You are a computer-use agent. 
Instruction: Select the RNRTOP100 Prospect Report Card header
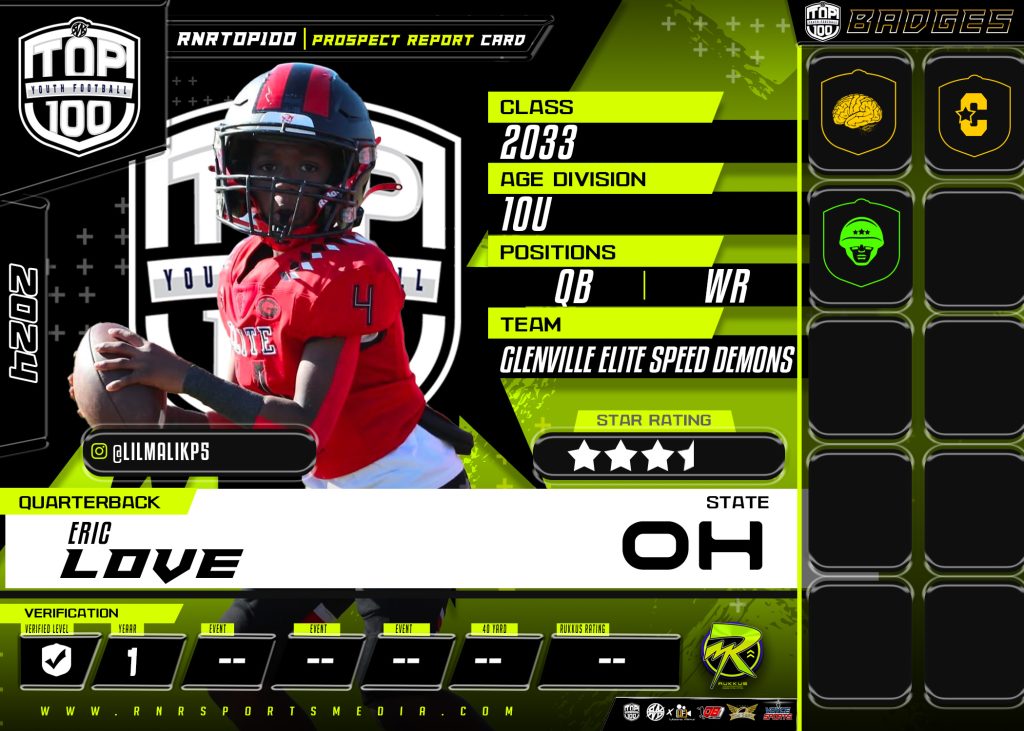(x=350, y=40)
